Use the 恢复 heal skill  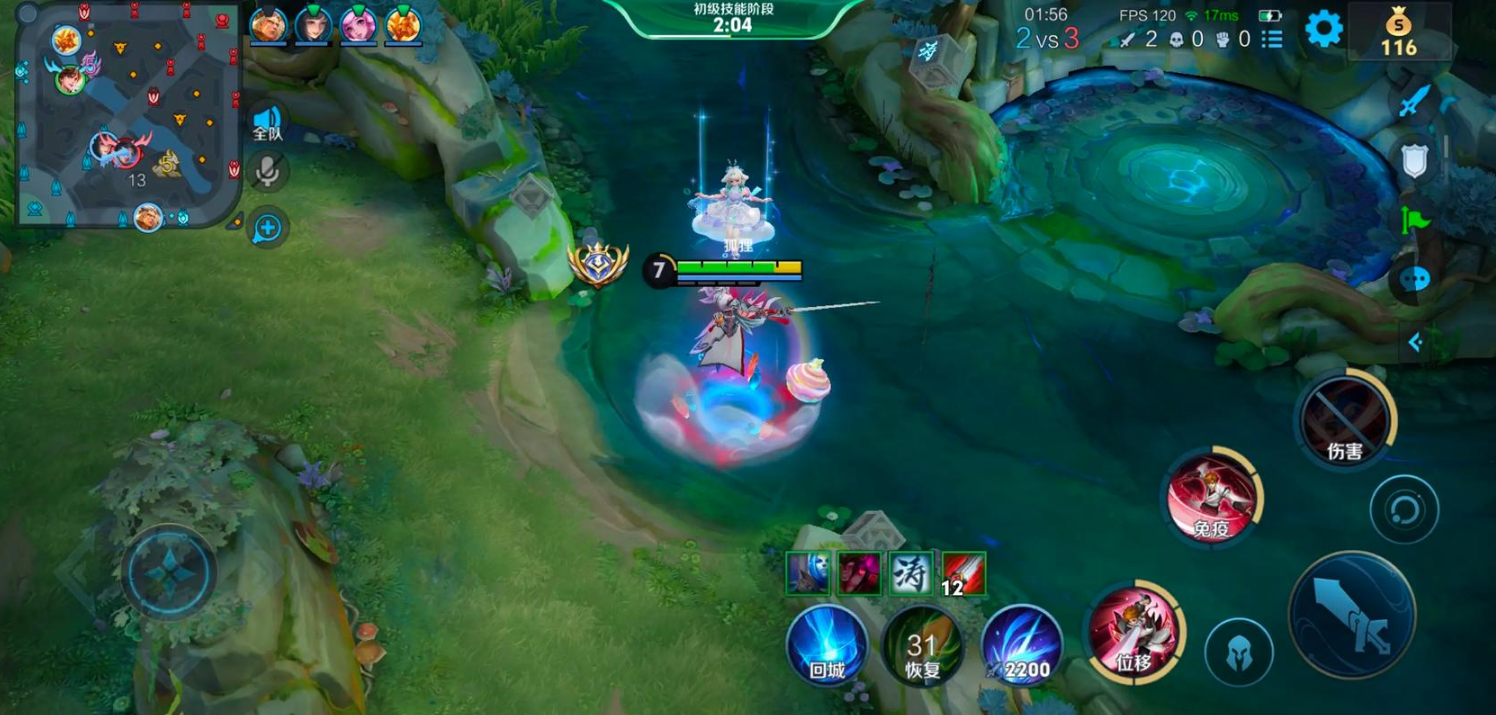922,646
